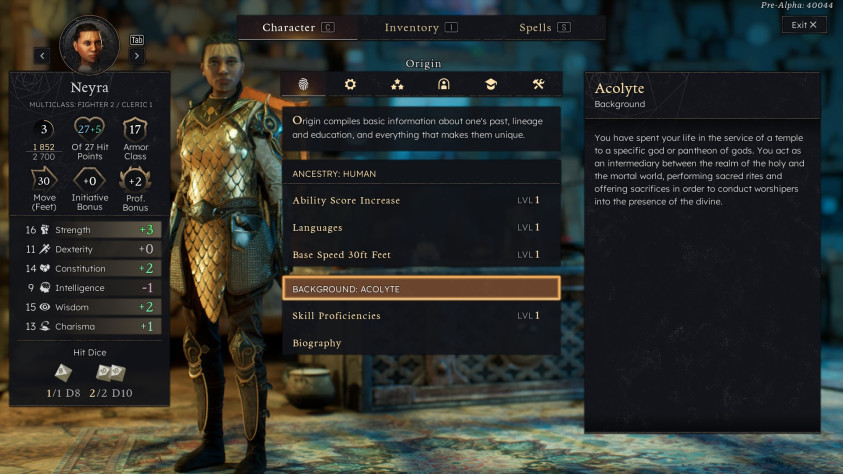Image resolution: width=843 pixels, height=474 pixels.
Task: Select the Background: Acolyte header
Action: [x=420, y=289]
